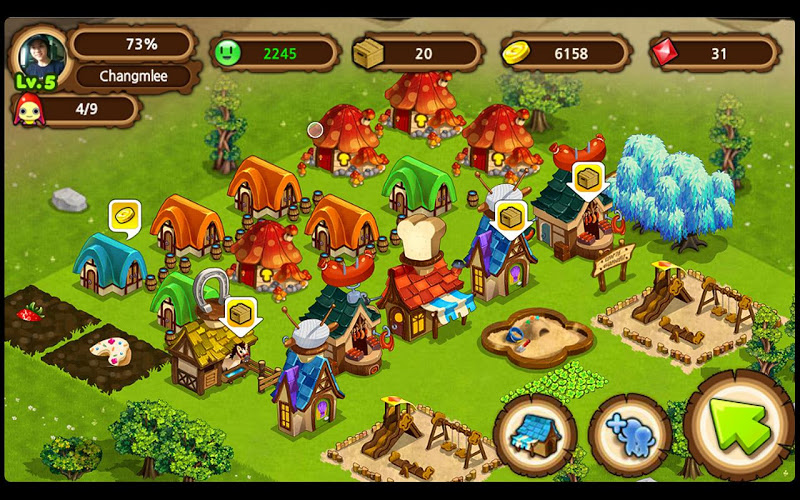Screen dimensions: 800x500
Task: Open the add friends button with blue figures
Action: (629, 433)
